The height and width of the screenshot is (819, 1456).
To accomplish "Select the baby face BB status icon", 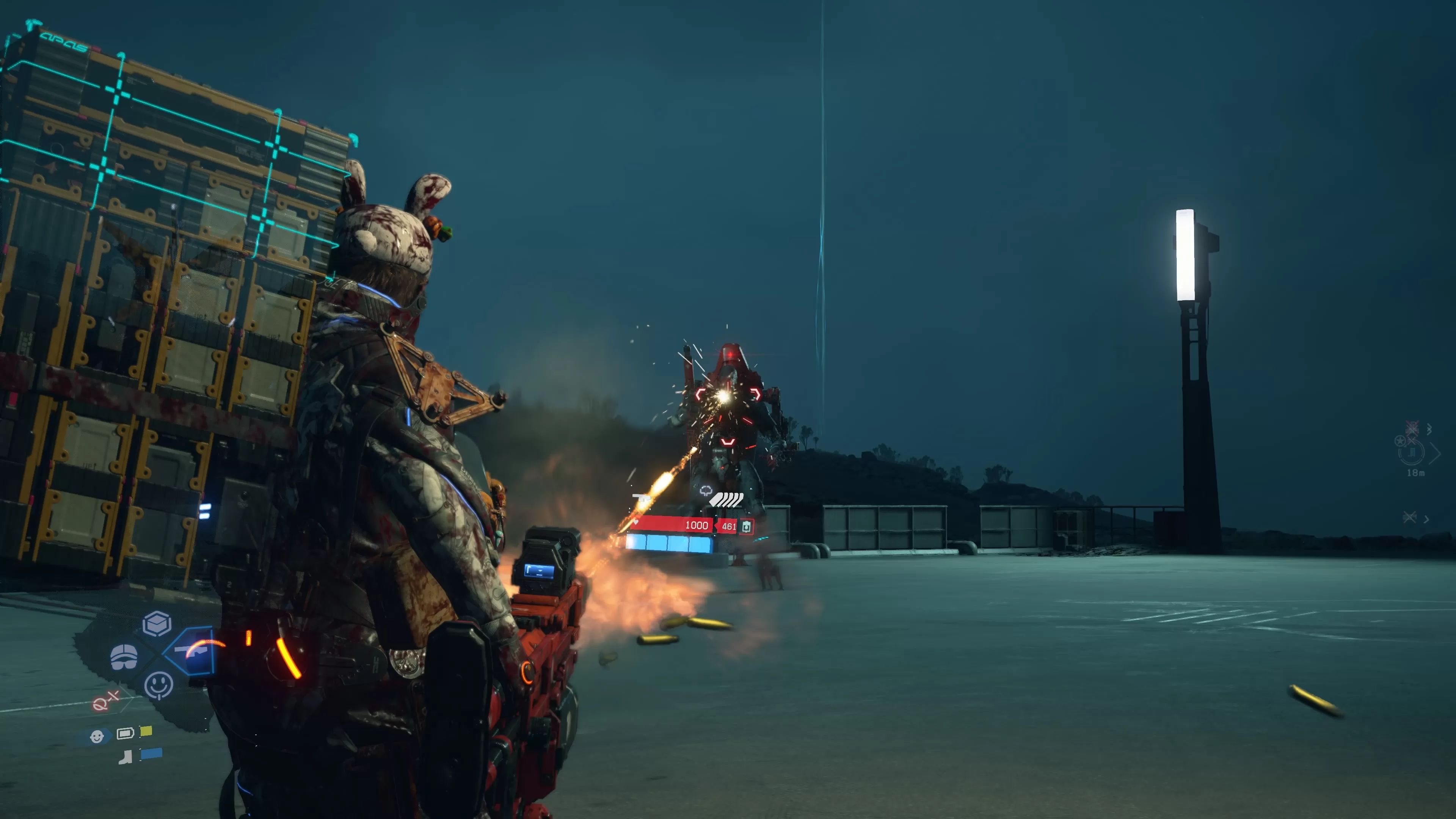I will (x=97, y=736).
